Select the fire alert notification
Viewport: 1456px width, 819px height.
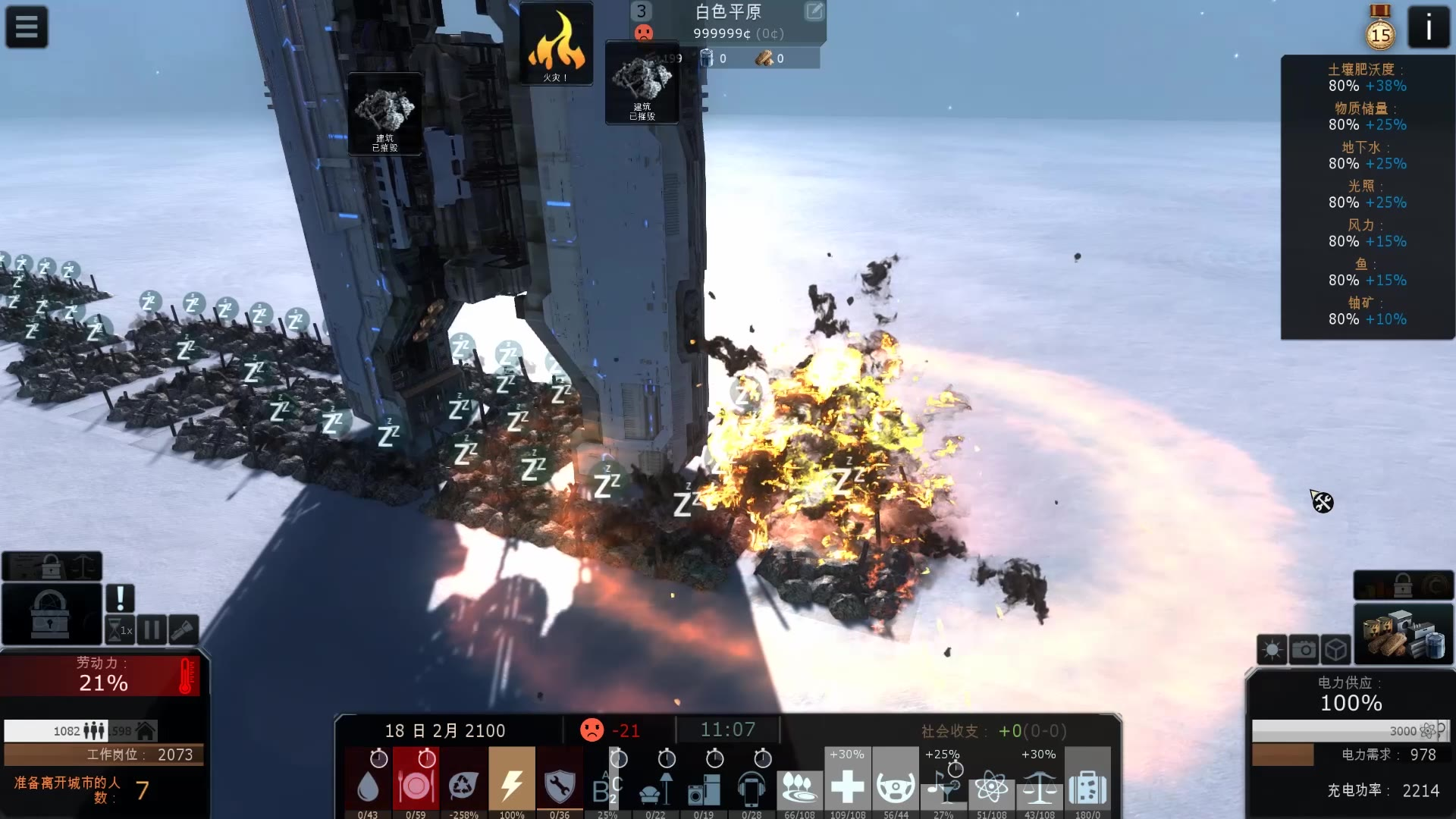(556, 44)
